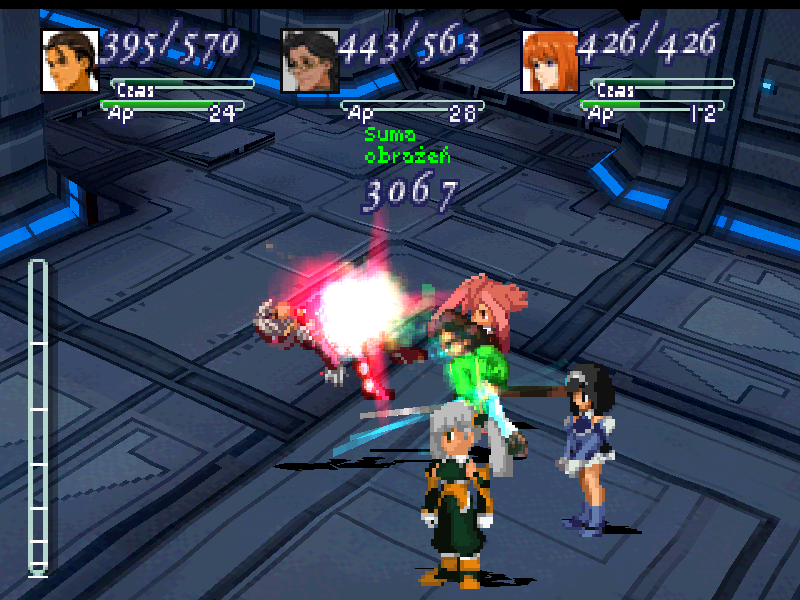Click the portrait of the man with glasses
The width and height of the screenshot is (800, 600).
pos(309,61)
